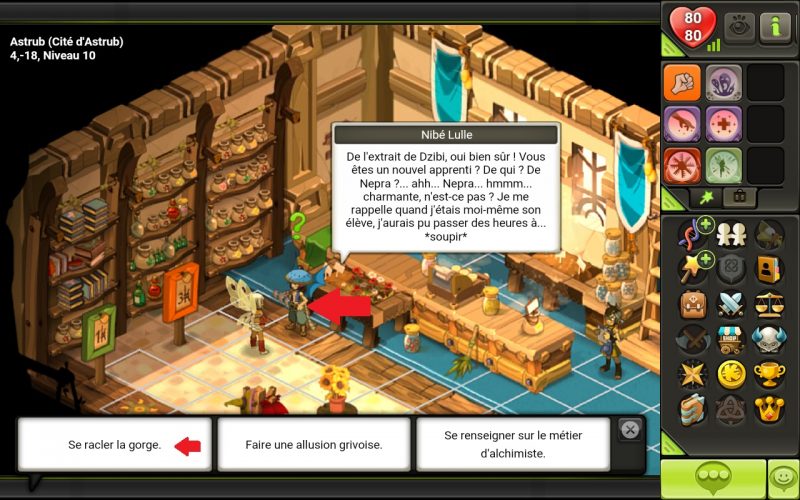The image size is (800, 500).
Task: Open the green info button
Action: click(775, 26)
